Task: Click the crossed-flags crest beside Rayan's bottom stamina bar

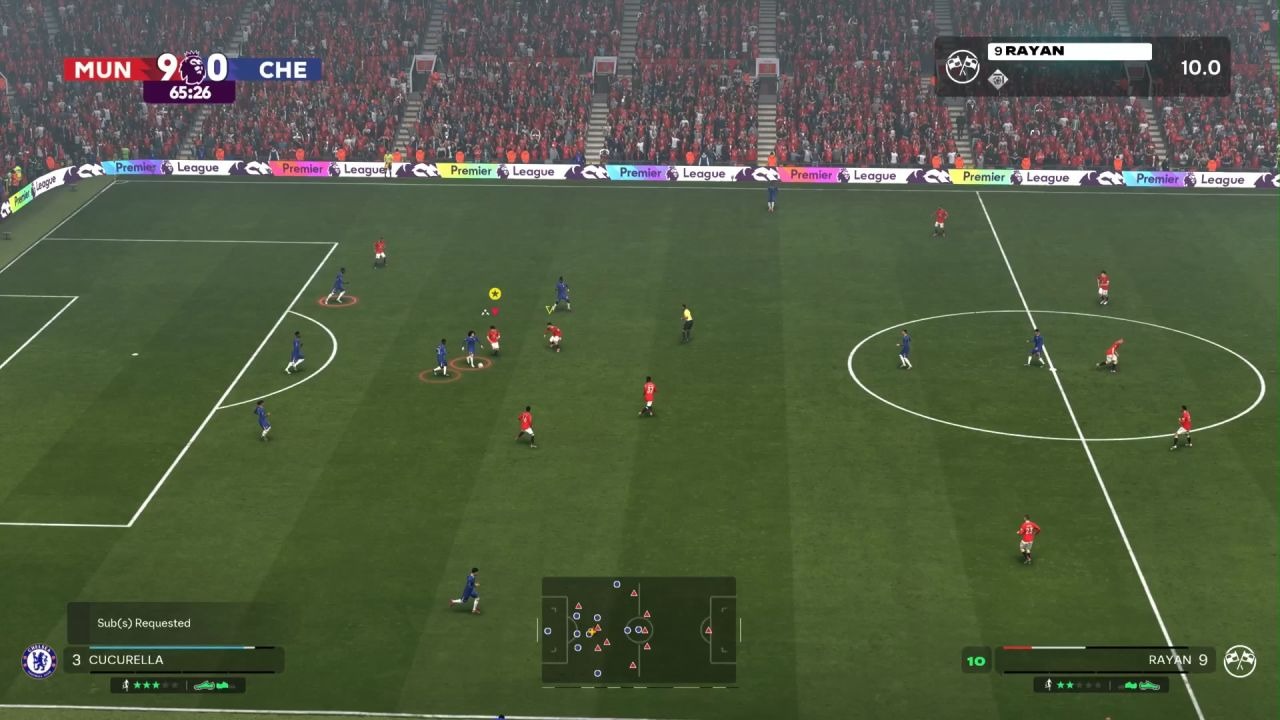Action: 1241,661
